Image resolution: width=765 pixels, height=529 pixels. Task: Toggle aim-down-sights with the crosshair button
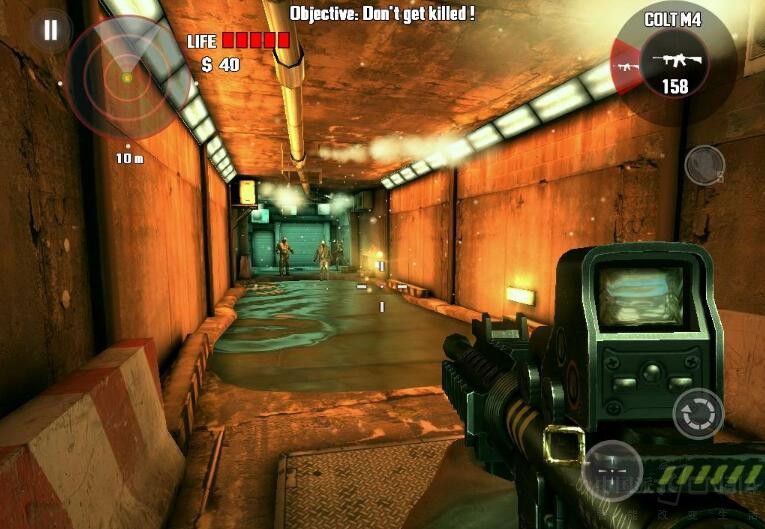pos(611,469)
